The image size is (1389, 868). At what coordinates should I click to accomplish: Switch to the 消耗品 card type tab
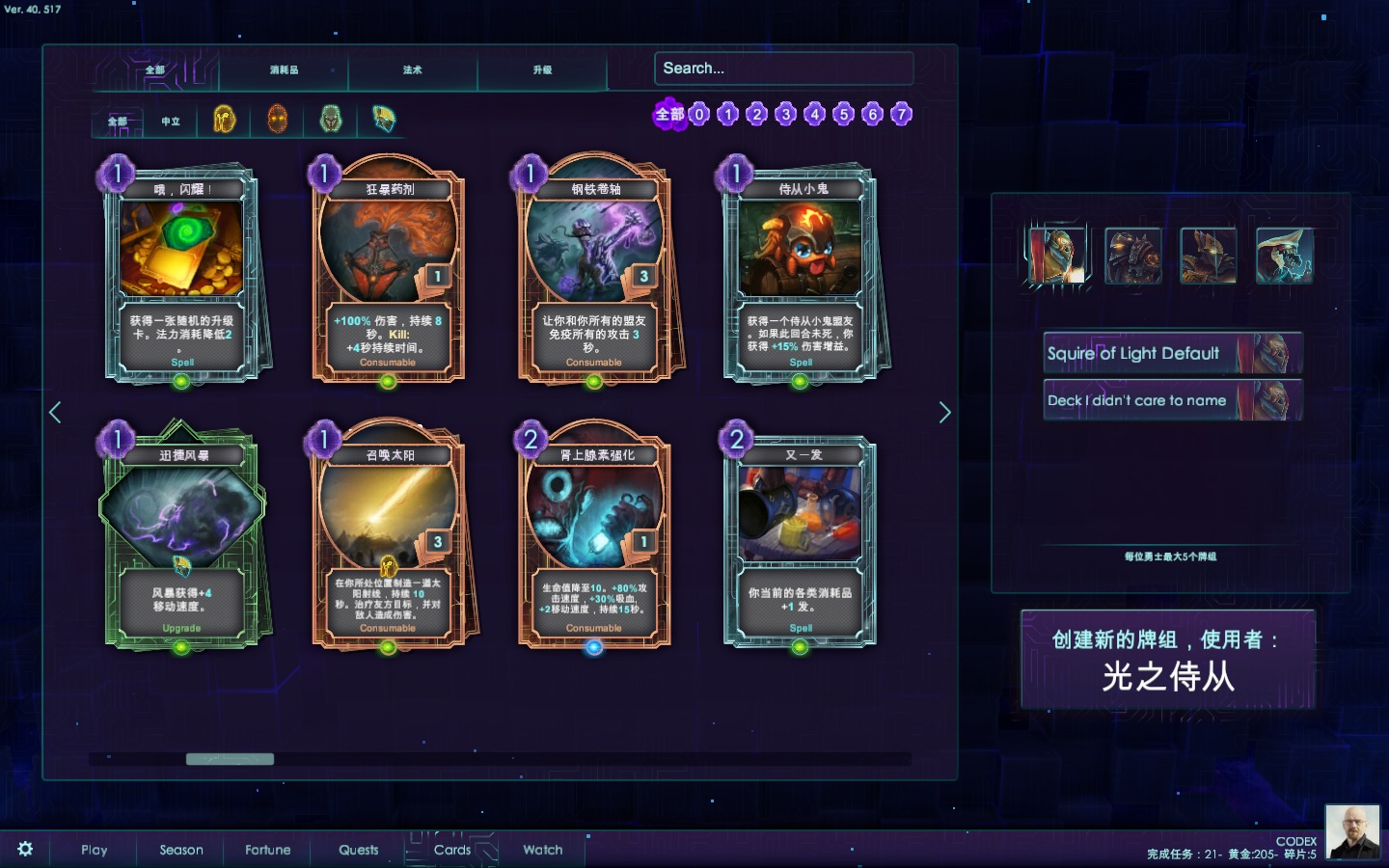tap(284, 70)
